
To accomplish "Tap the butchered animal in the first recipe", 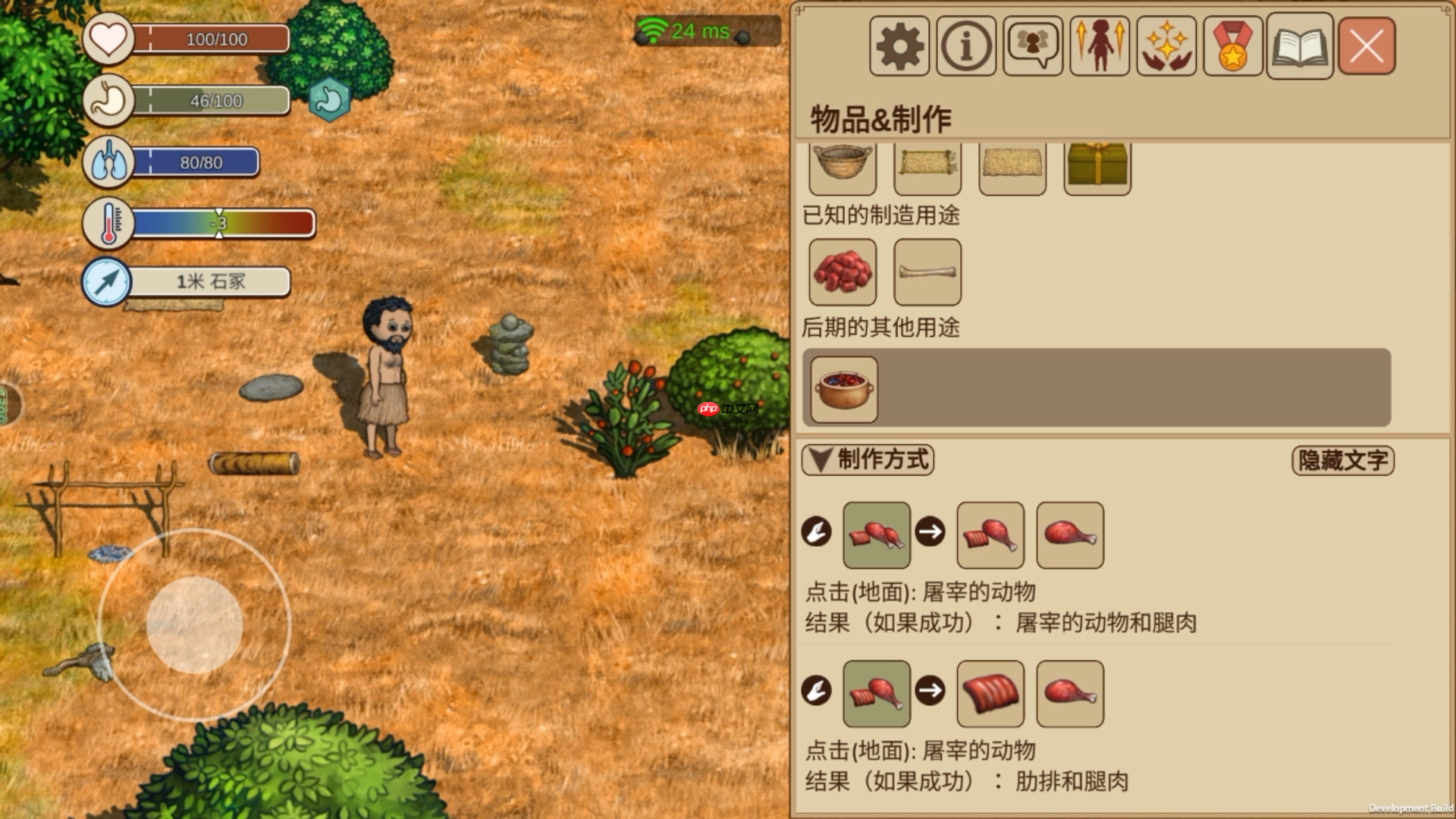I will tap(876, 535).
